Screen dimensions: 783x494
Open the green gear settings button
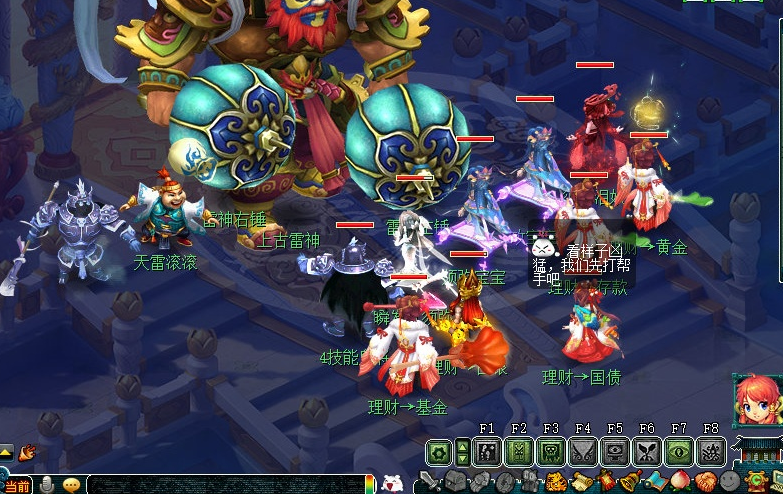pos(438,453)
